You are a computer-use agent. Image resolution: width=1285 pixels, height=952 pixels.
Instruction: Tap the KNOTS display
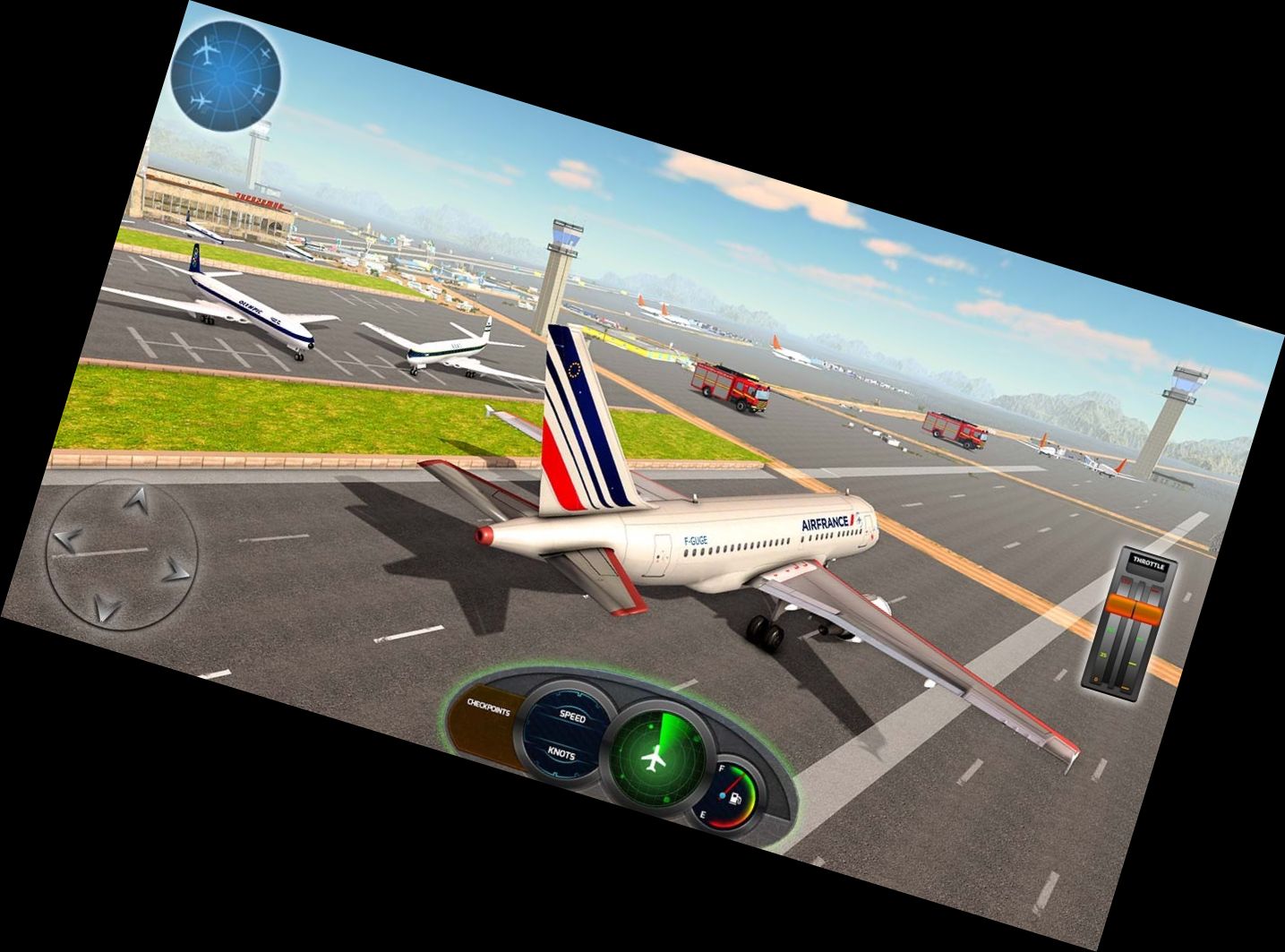point(562,754)
